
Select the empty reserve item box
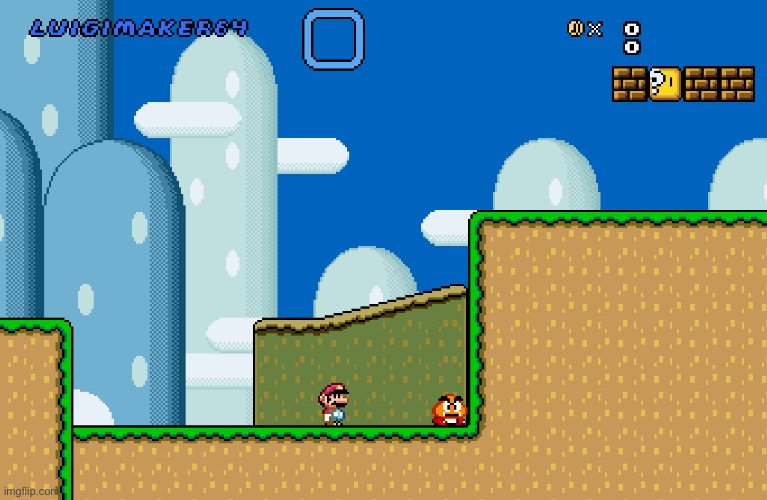coord(333,39)
